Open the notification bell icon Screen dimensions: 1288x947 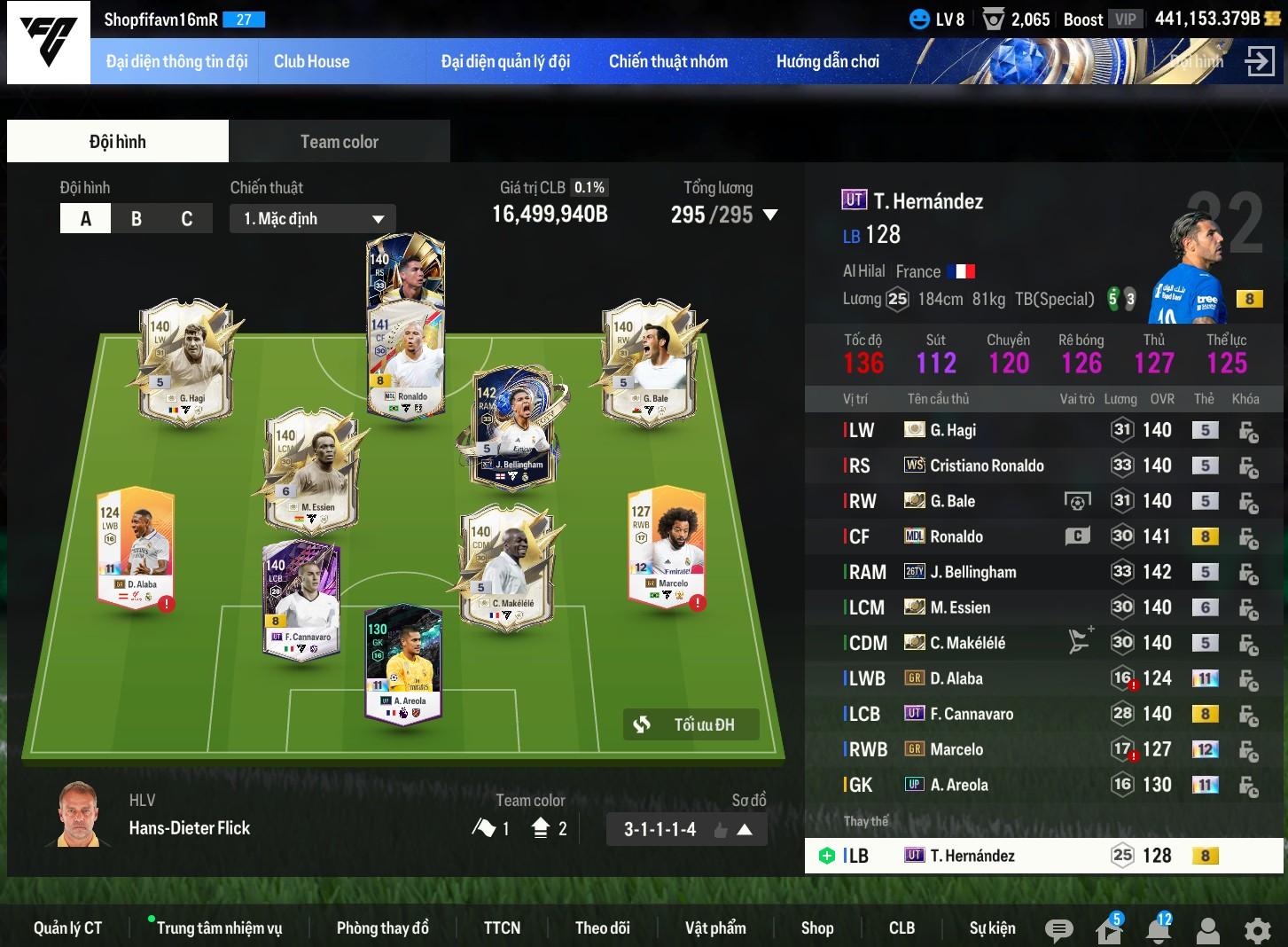[x=1158, y=930]
